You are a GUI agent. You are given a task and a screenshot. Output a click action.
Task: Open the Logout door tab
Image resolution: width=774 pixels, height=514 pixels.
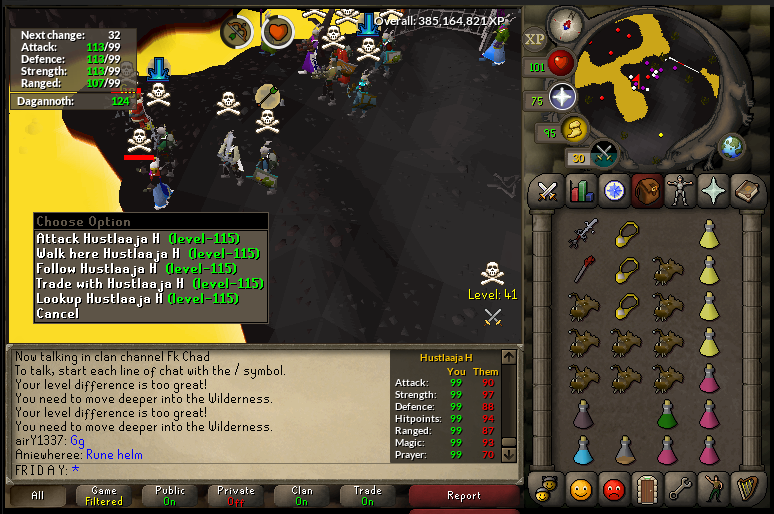coord(646,490)
